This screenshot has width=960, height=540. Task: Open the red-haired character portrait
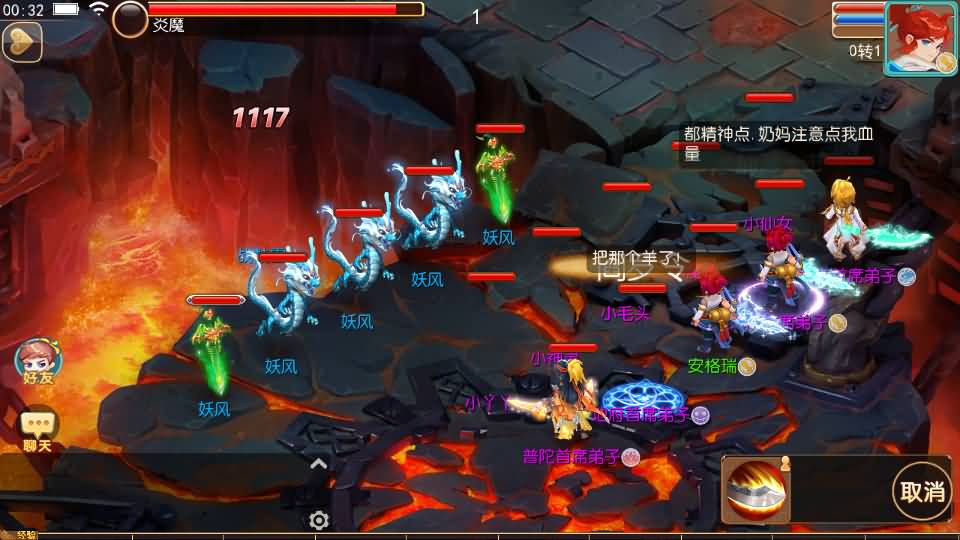(x=918, y=38)
